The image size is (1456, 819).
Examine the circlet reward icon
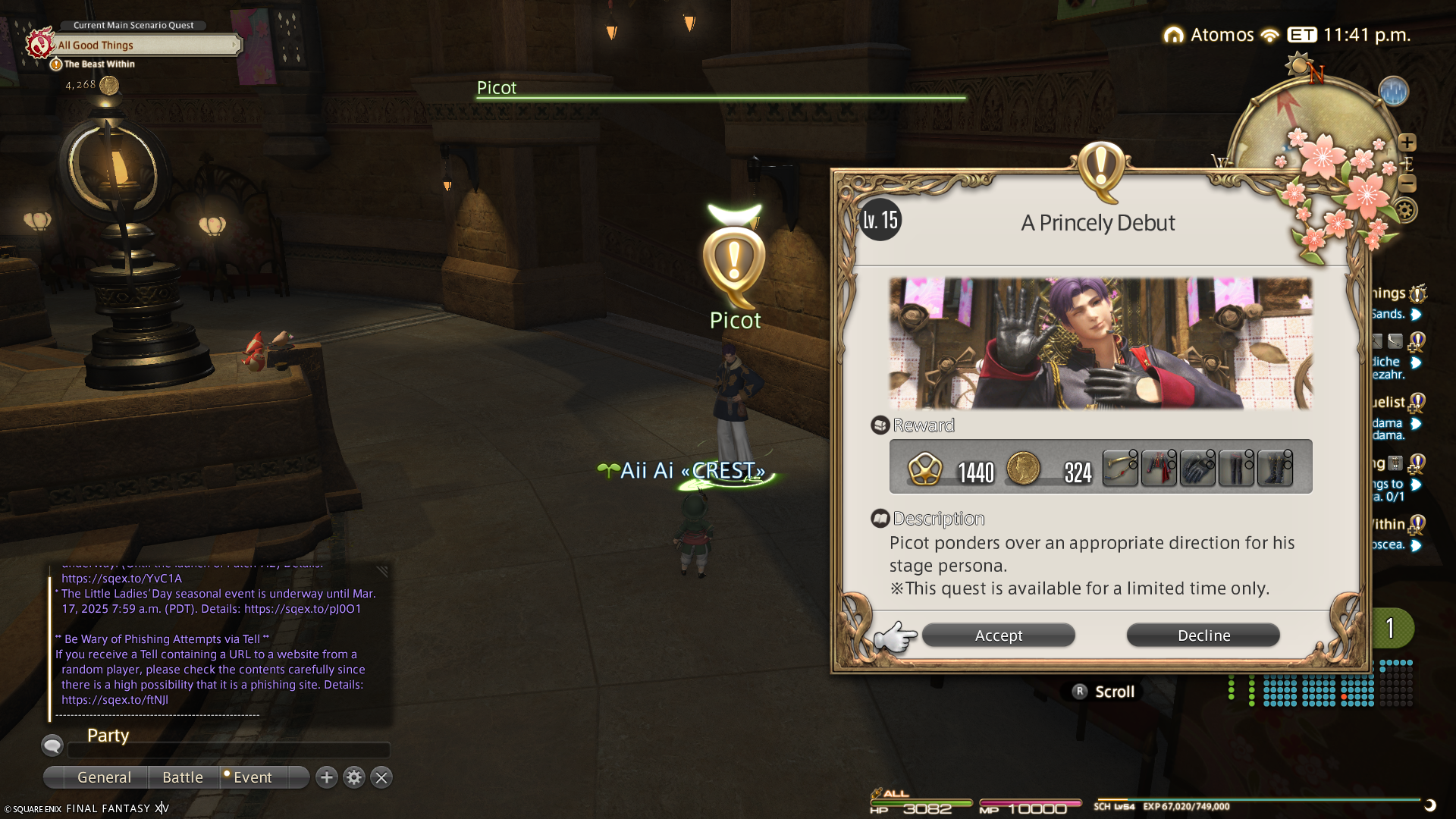click(x=1120, y=468)
